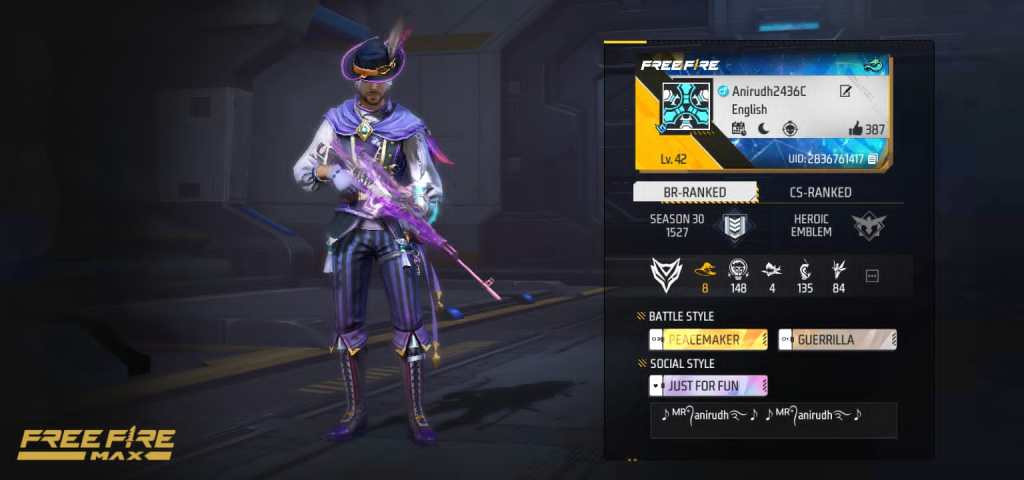Click the crescent moon icon
Viewport: 1024px width, 480px height.
764,129
